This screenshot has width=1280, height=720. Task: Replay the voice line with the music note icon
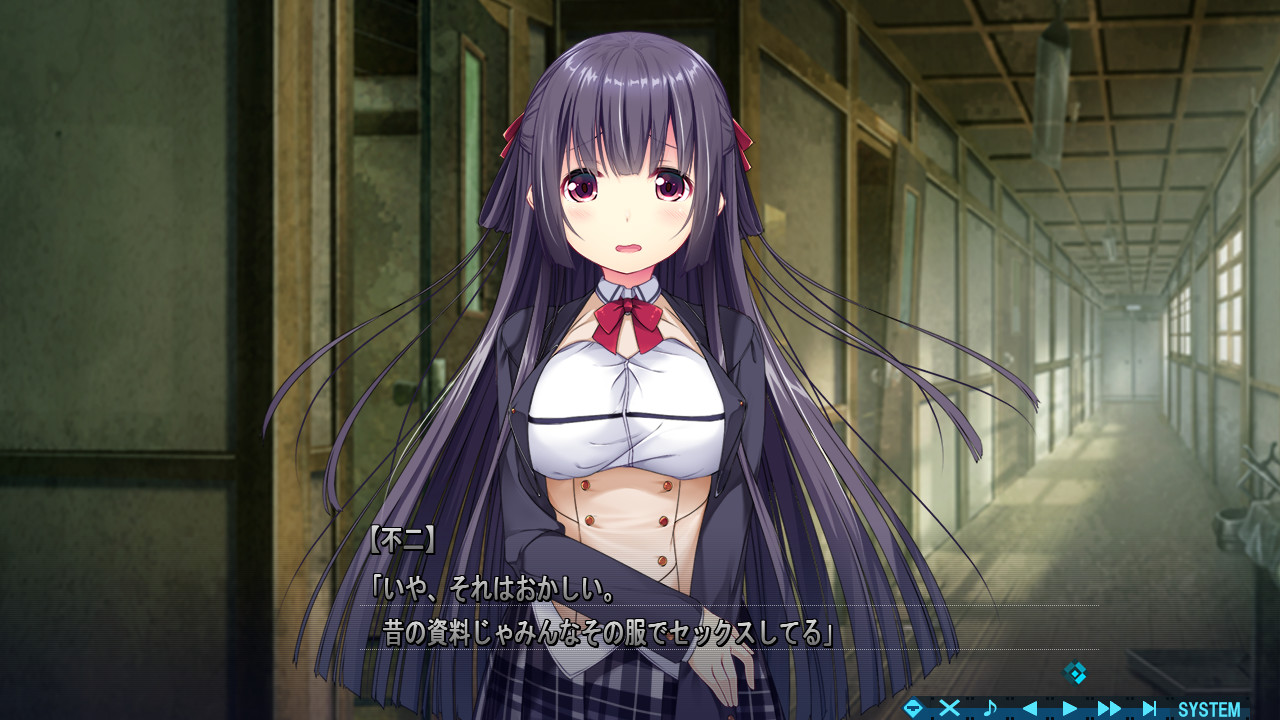click(988, 707)
